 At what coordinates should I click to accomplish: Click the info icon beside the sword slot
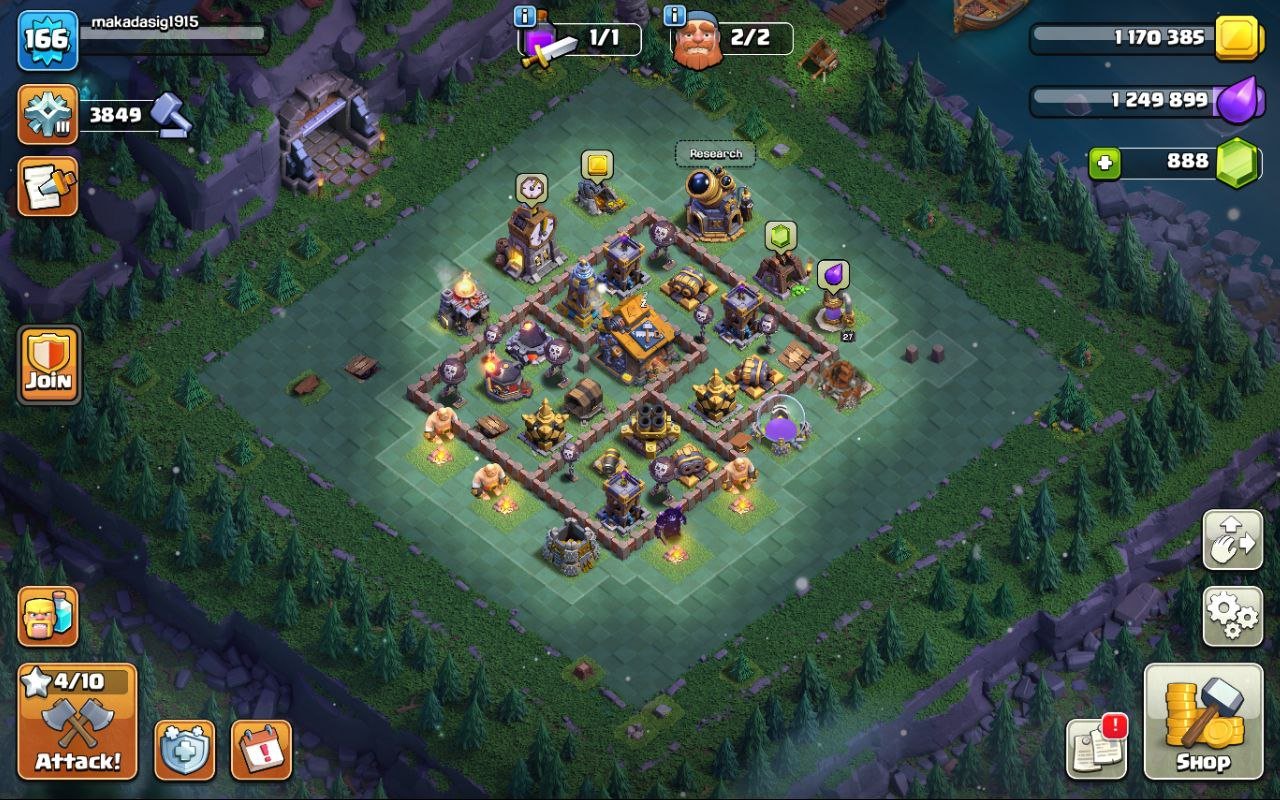523,15
